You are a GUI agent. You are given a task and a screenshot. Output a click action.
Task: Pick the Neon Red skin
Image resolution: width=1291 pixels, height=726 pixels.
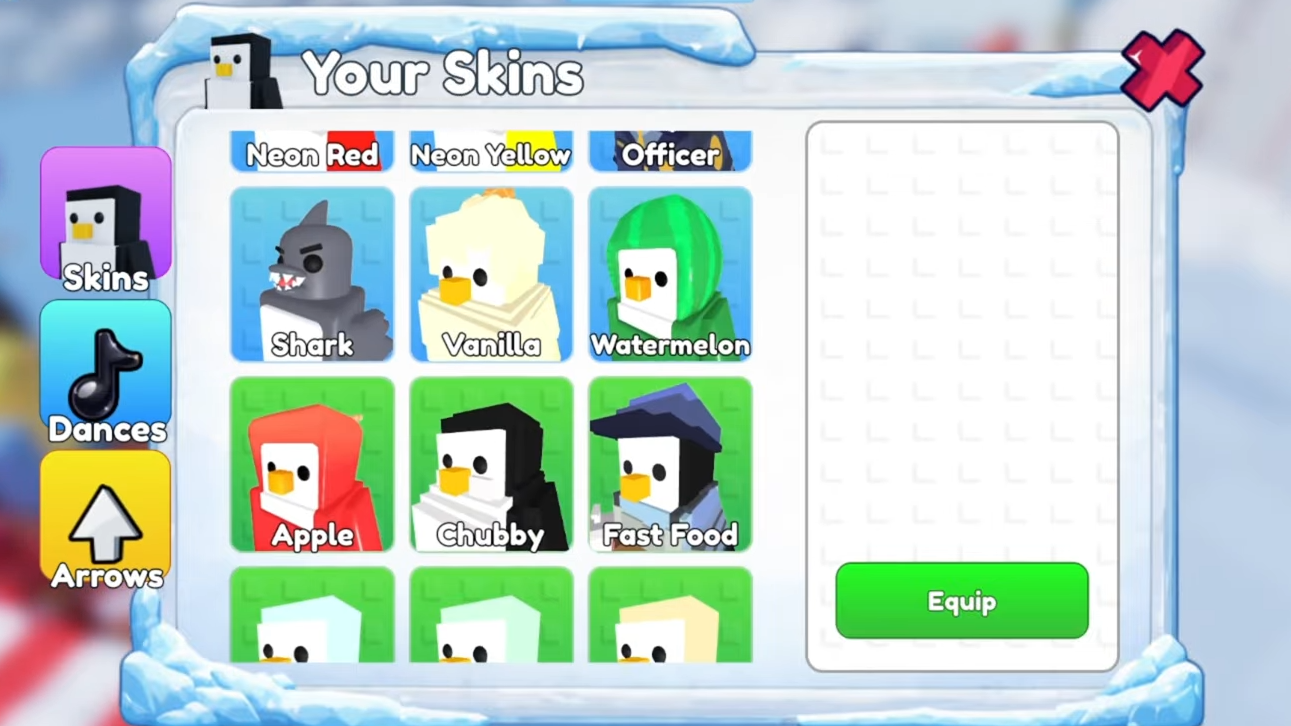pyautogui.click(x=312, y=152)
